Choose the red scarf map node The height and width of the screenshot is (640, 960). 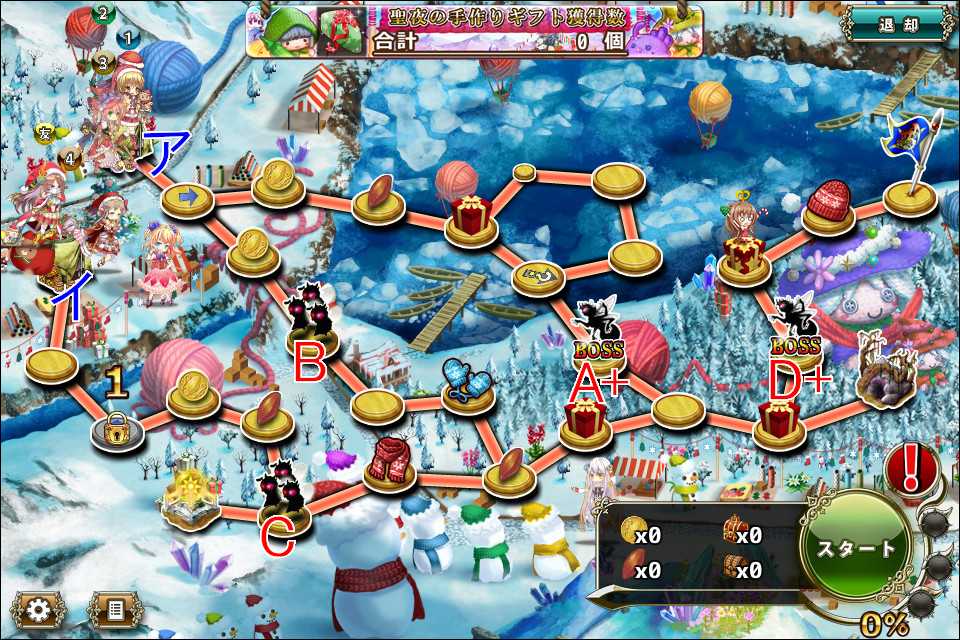click(x=389, y=462)
